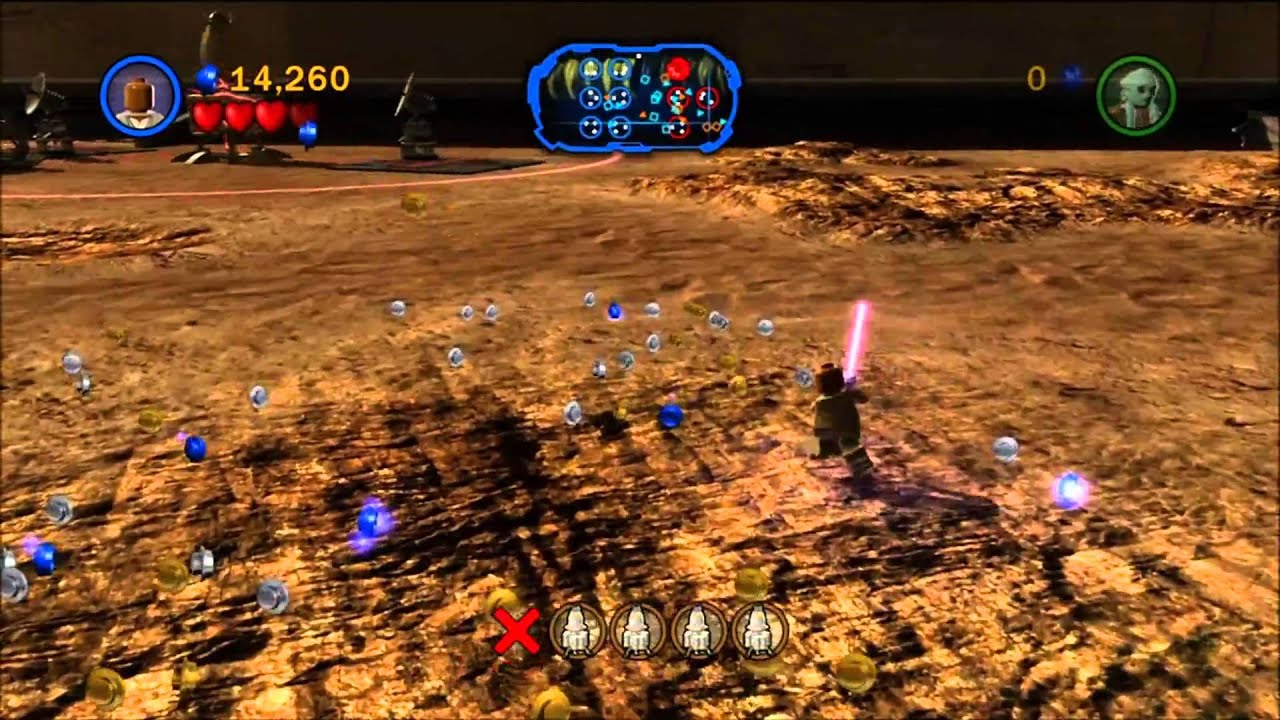
Task: Select the large red target blob on the radar
Action: (x=678, y=68)
